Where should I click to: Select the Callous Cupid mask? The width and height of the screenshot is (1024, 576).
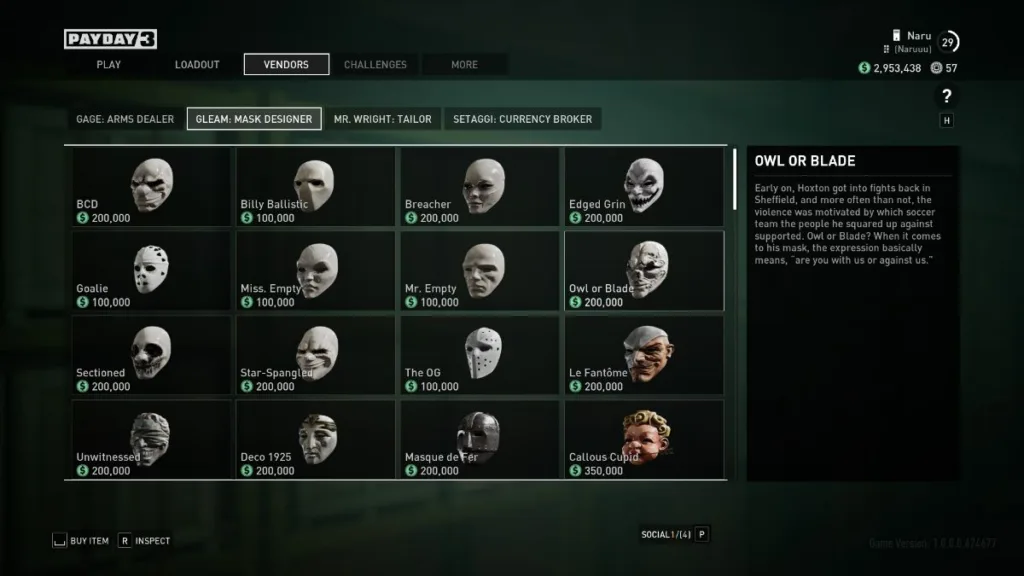[643, 439]
